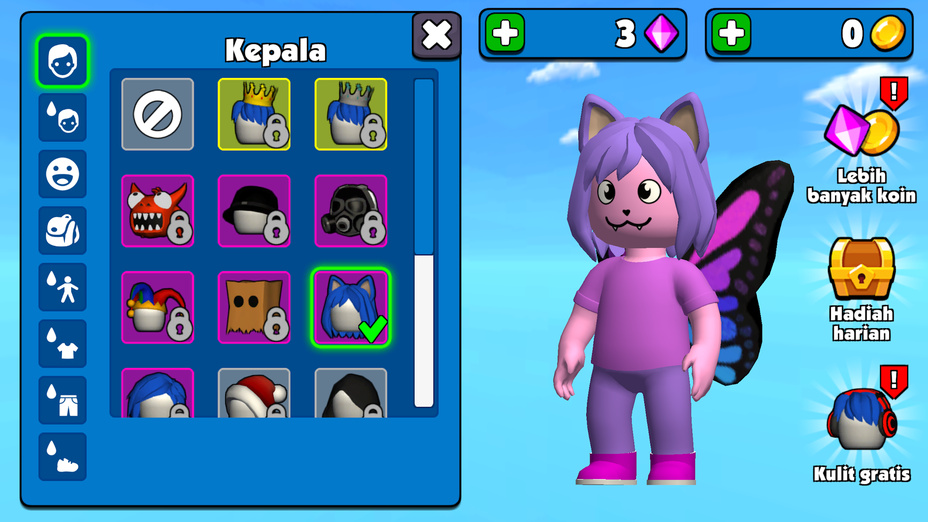Select the equipped blue cat-ear hair
The width and height of the screenshot is (928, 522).
tap(350, 307)
